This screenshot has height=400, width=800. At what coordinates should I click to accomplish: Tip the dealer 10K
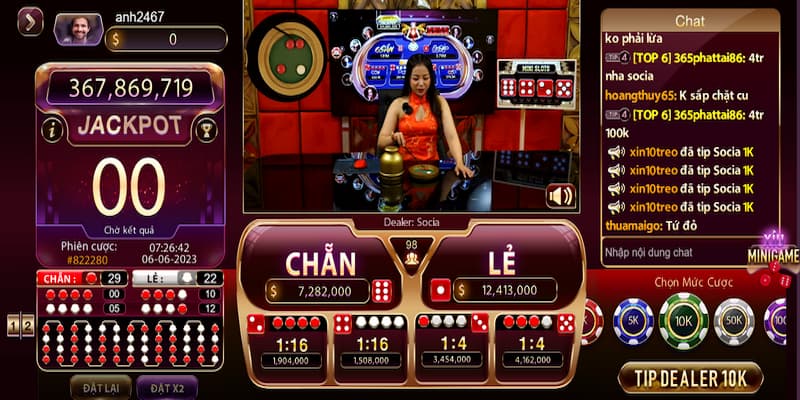[690, 377]
